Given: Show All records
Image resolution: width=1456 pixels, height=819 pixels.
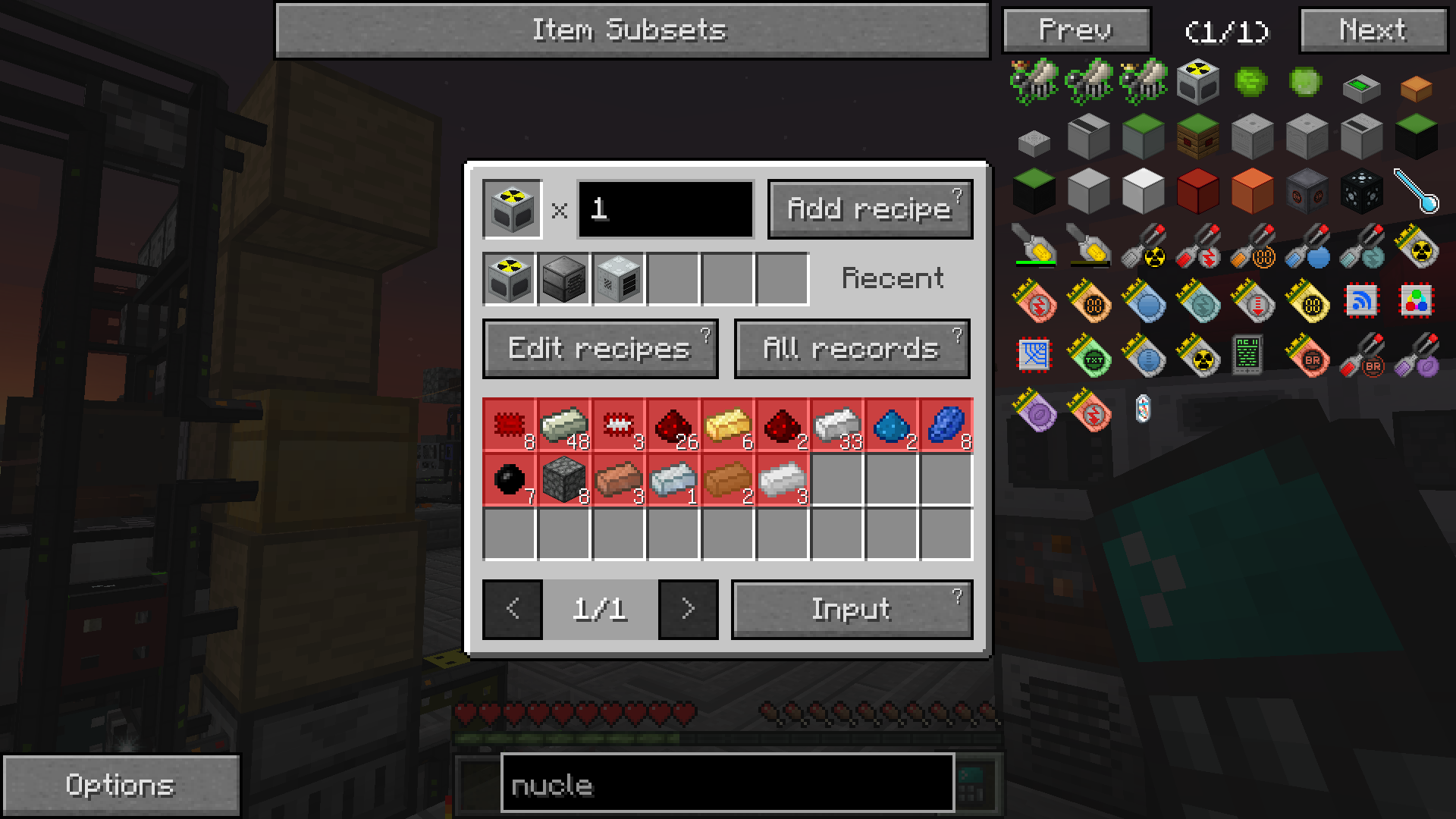Looking at the screenshot, I should point(852,349).
